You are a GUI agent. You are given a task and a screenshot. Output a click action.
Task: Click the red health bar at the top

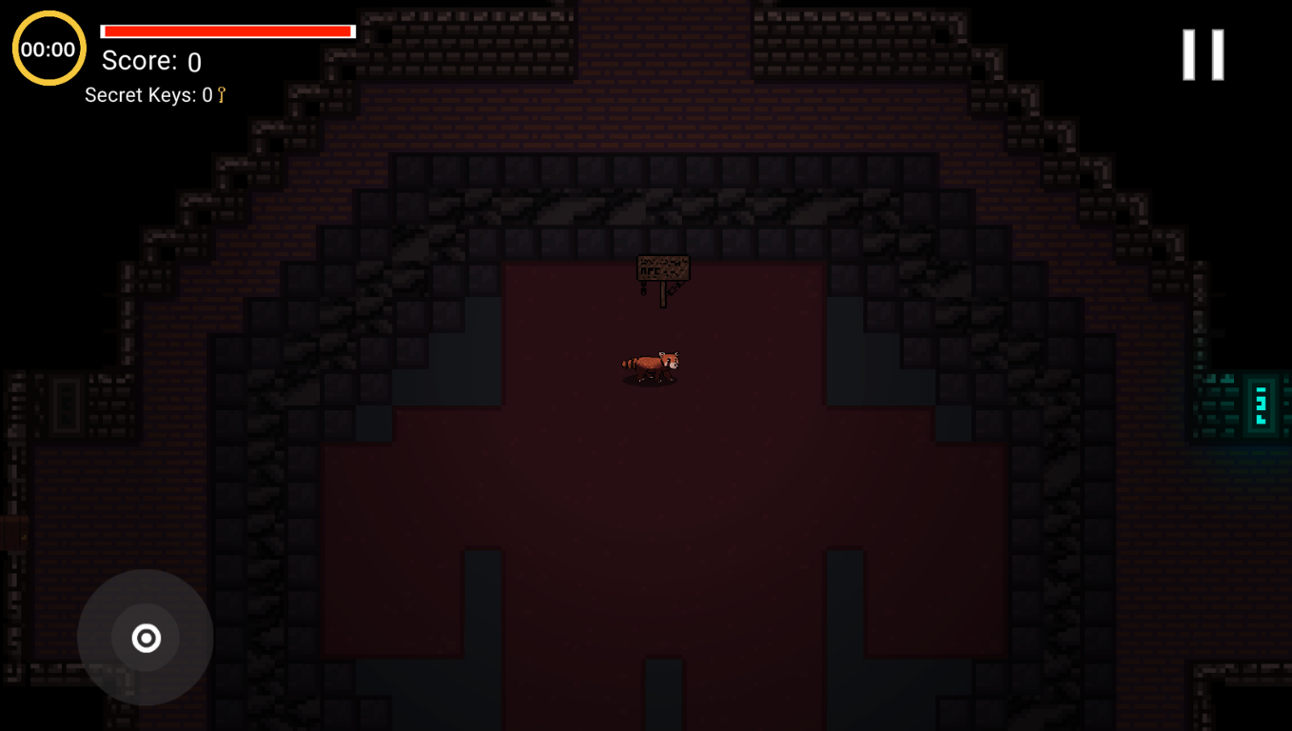pyautogui.click(x=228, y=30)
